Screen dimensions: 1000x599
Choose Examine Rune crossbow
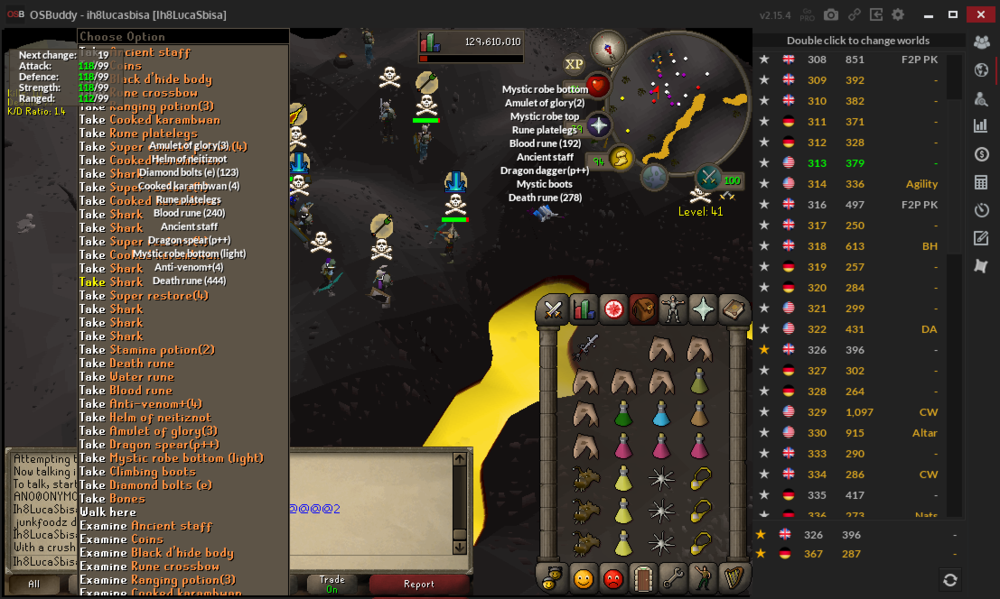(x=149, y=566)
